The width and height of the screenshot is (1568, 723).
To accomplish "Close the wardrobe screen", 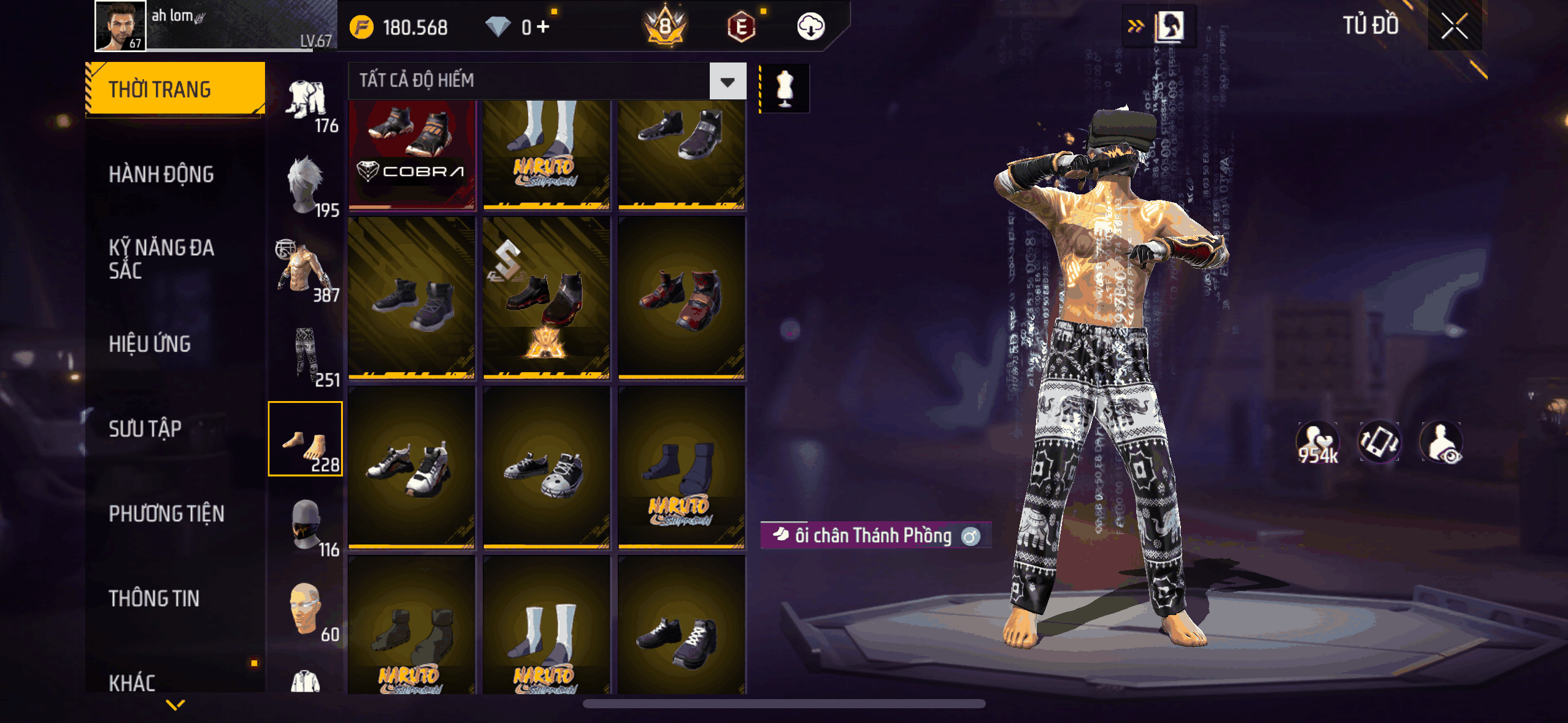I will click(1454, 26).
